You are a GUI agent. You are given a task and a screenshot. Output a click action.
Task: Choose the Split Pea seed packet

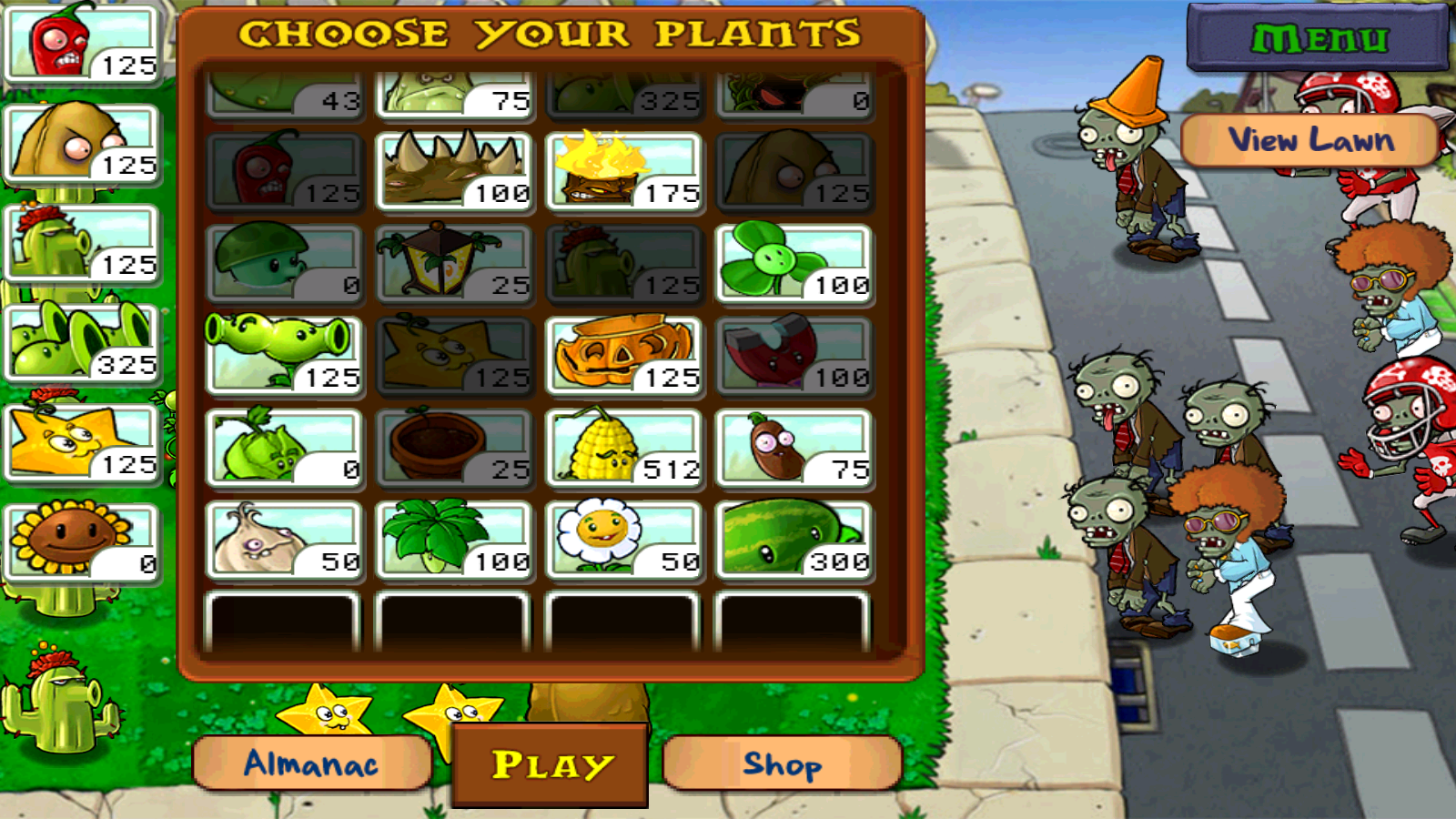click(x=284, y=356)
